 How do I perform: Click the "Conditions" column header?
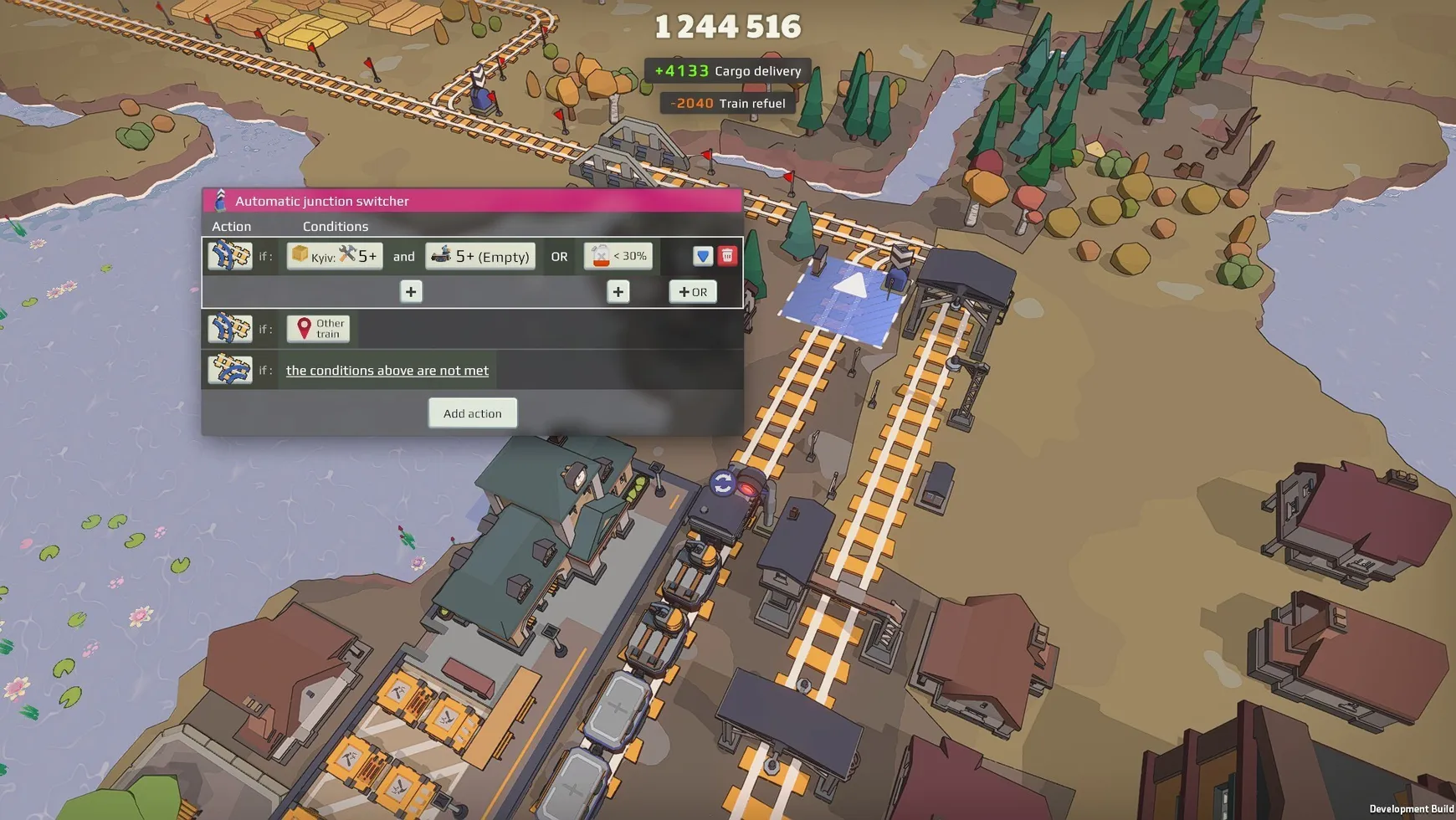(x=335, y=226)
